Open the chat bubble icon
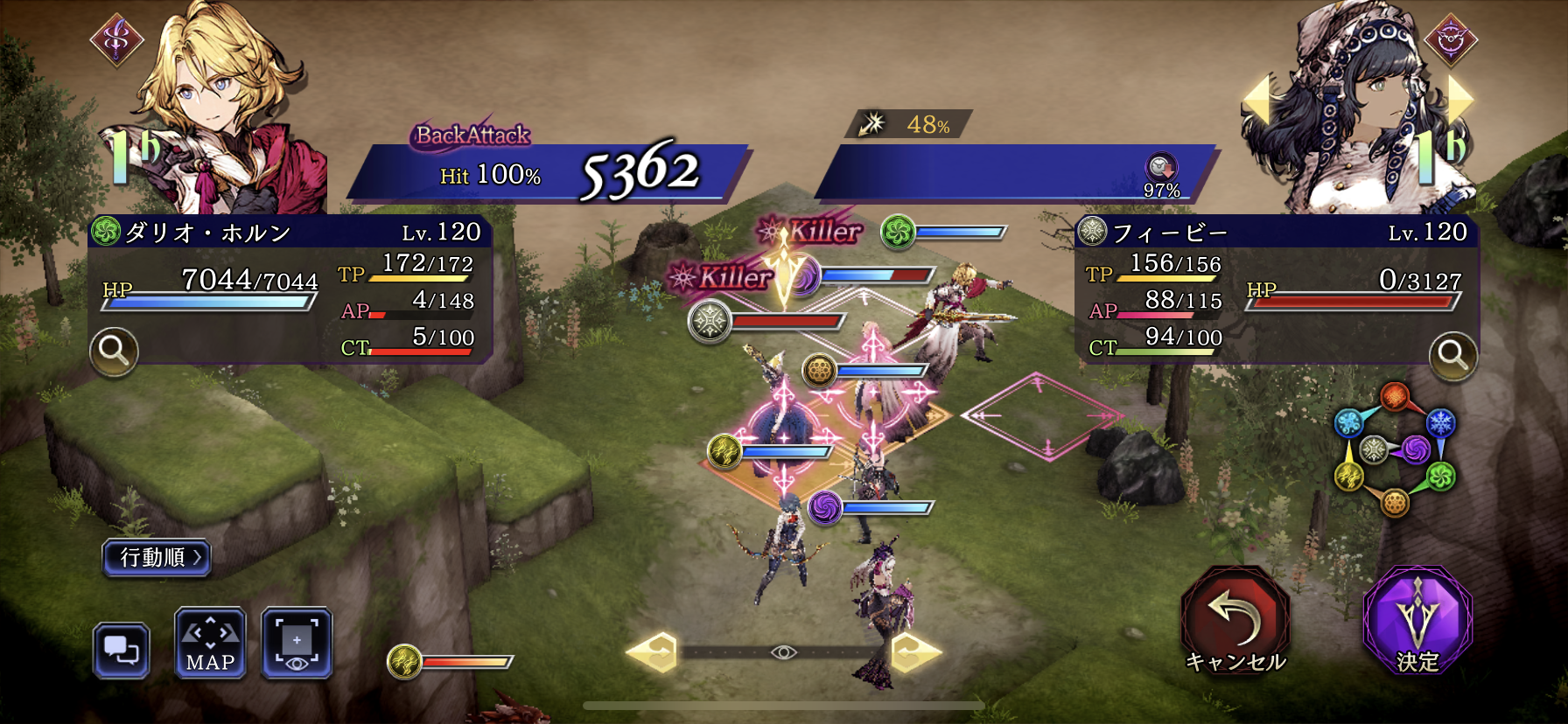The width and height of the screenshot is (1568, 724). click(x=122, y=651)
